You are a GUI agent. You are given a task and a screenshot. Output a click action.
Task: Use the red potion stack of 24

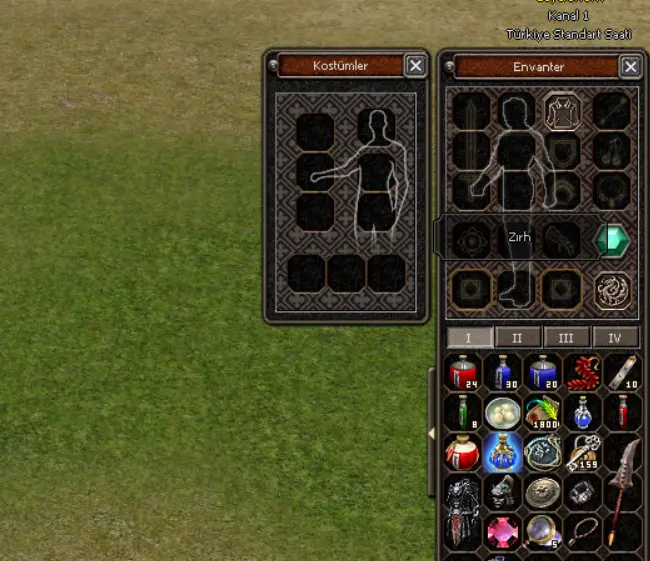462,372
